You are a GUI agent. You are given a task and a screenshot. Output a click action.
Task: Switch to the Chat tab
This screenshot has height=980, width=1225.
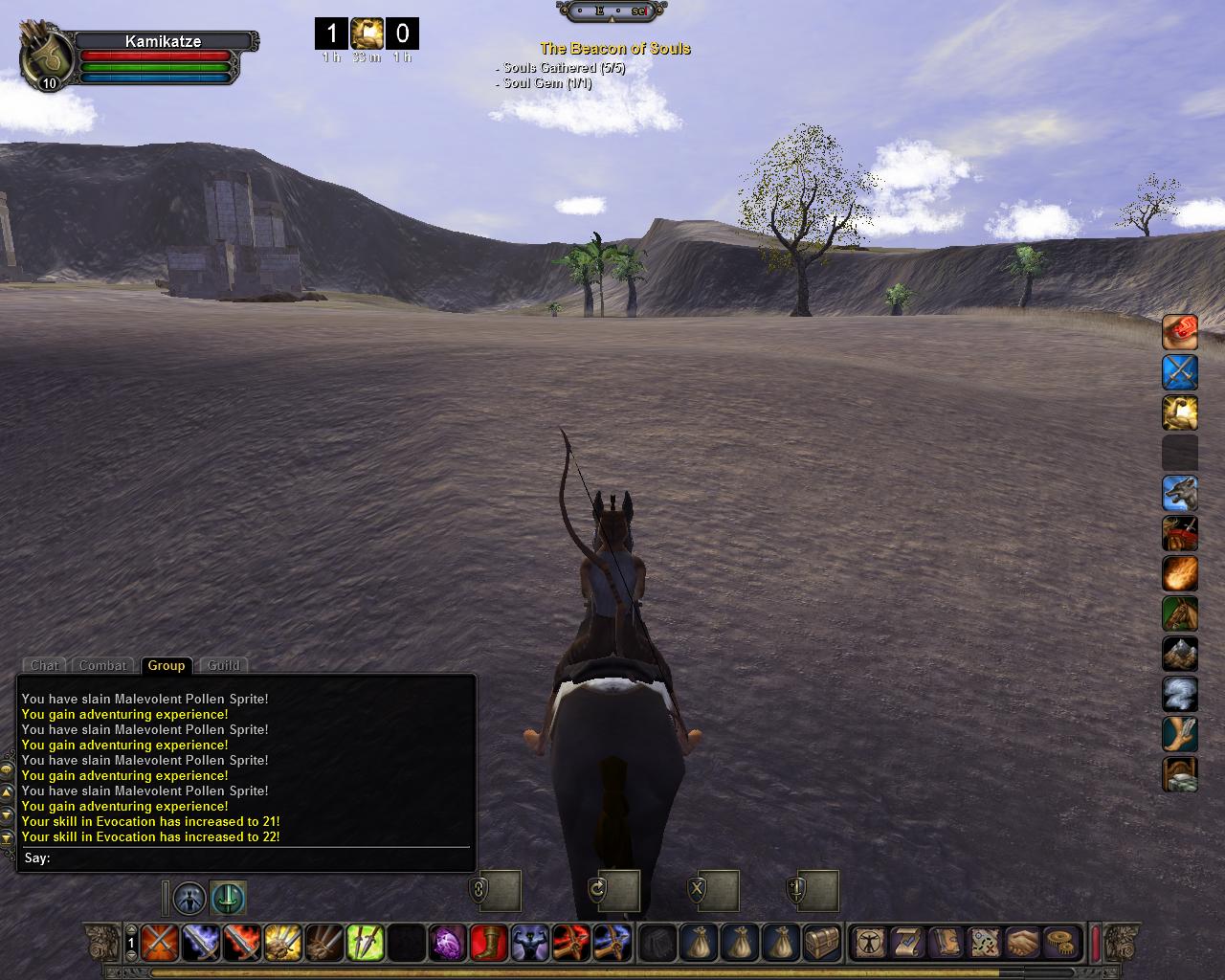point(44,665)
